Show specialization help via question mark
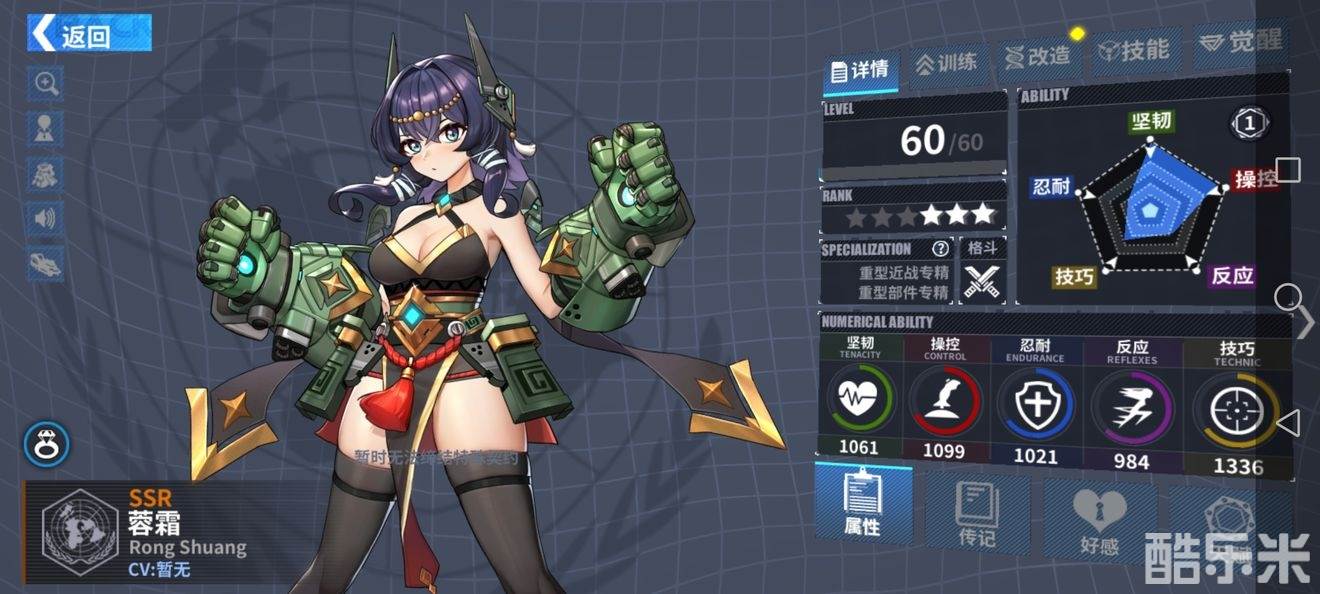The width and height of the screenshot is (1320, 594). click(940, 248)
